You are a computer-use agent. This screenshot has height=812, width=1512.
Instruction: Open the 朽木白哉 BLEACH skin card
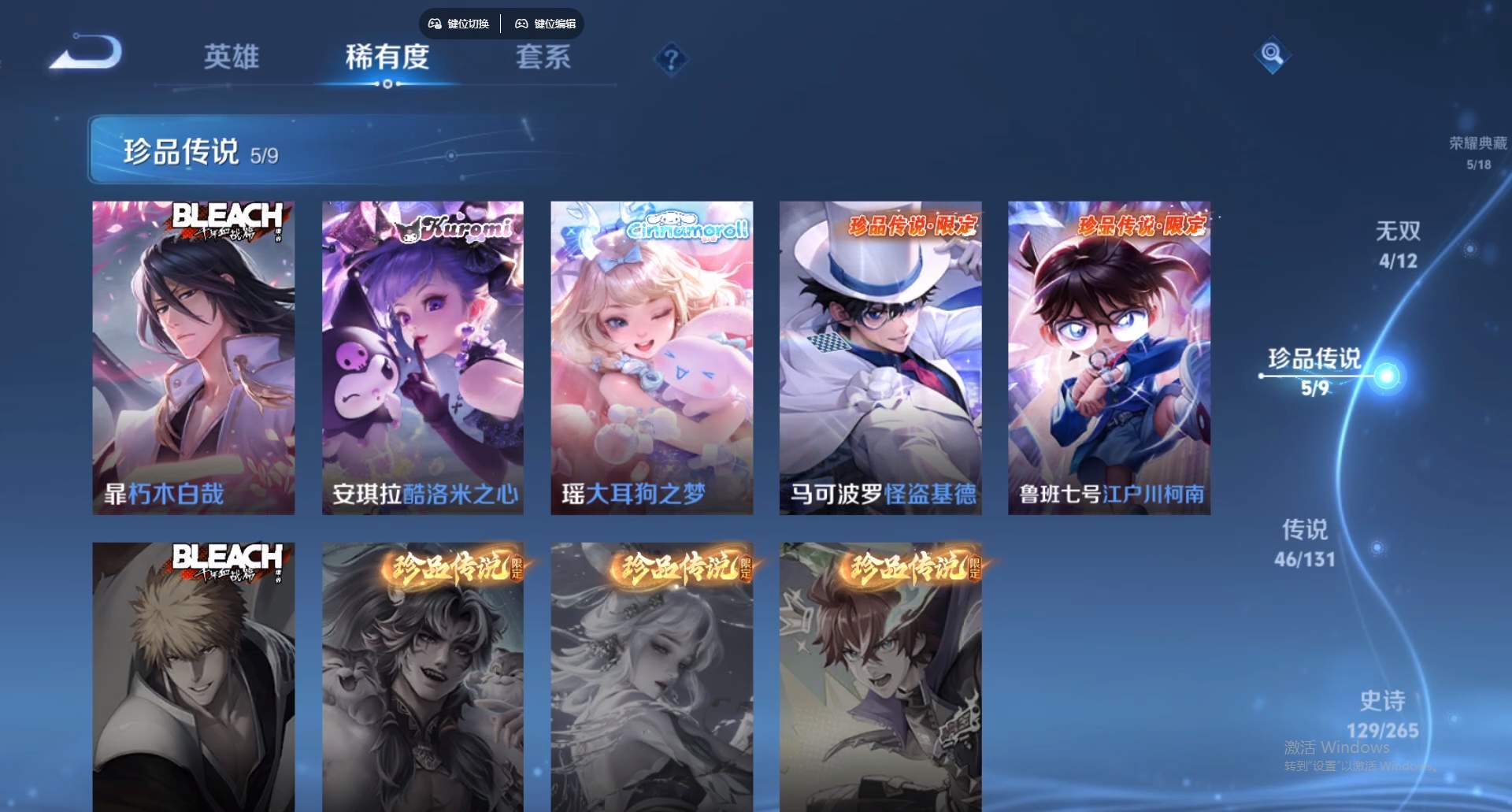point(191,354)
